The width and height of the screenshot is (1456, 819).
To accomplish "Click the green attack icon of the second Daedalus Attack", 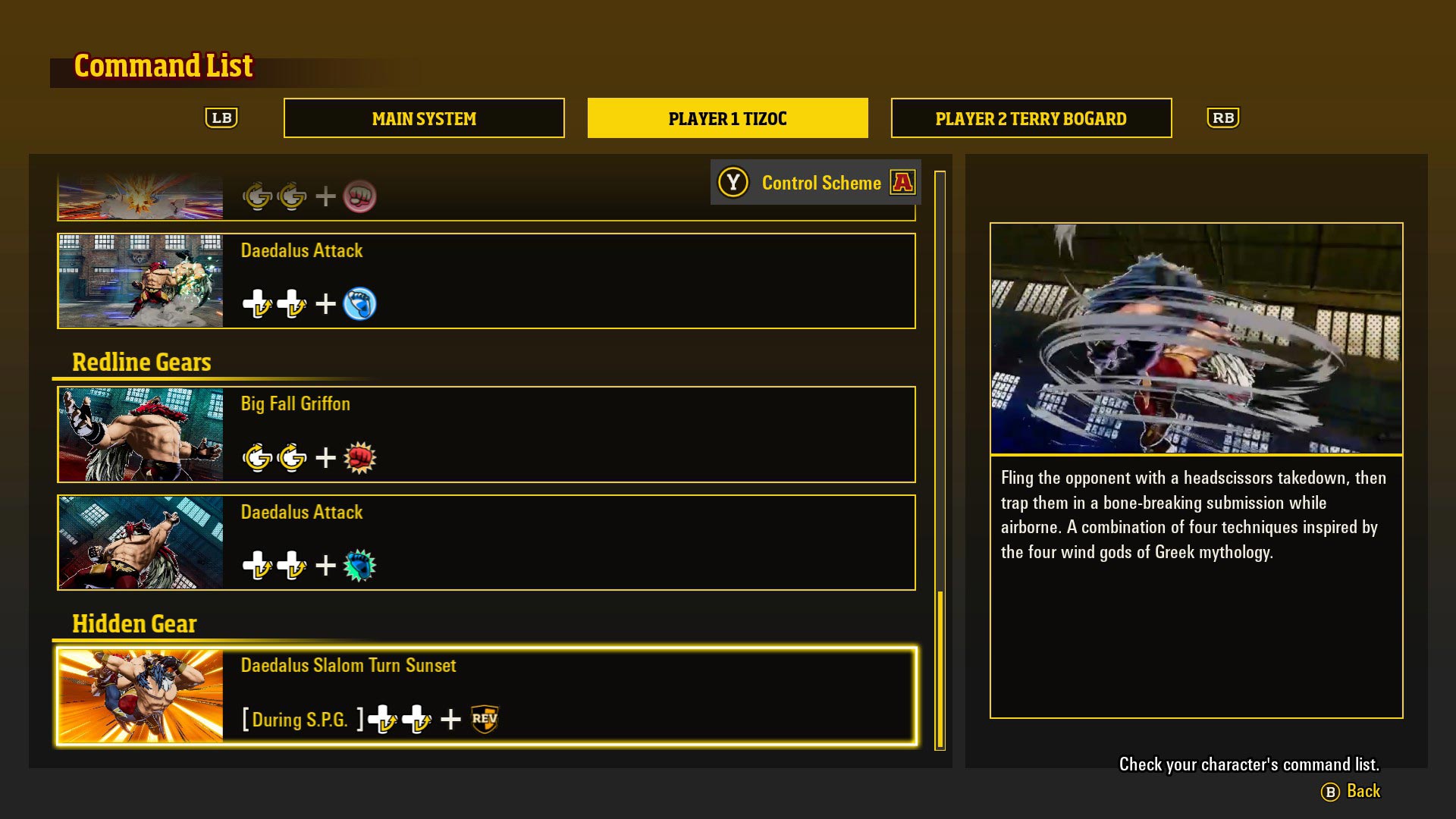I will [x=360, y=565].
